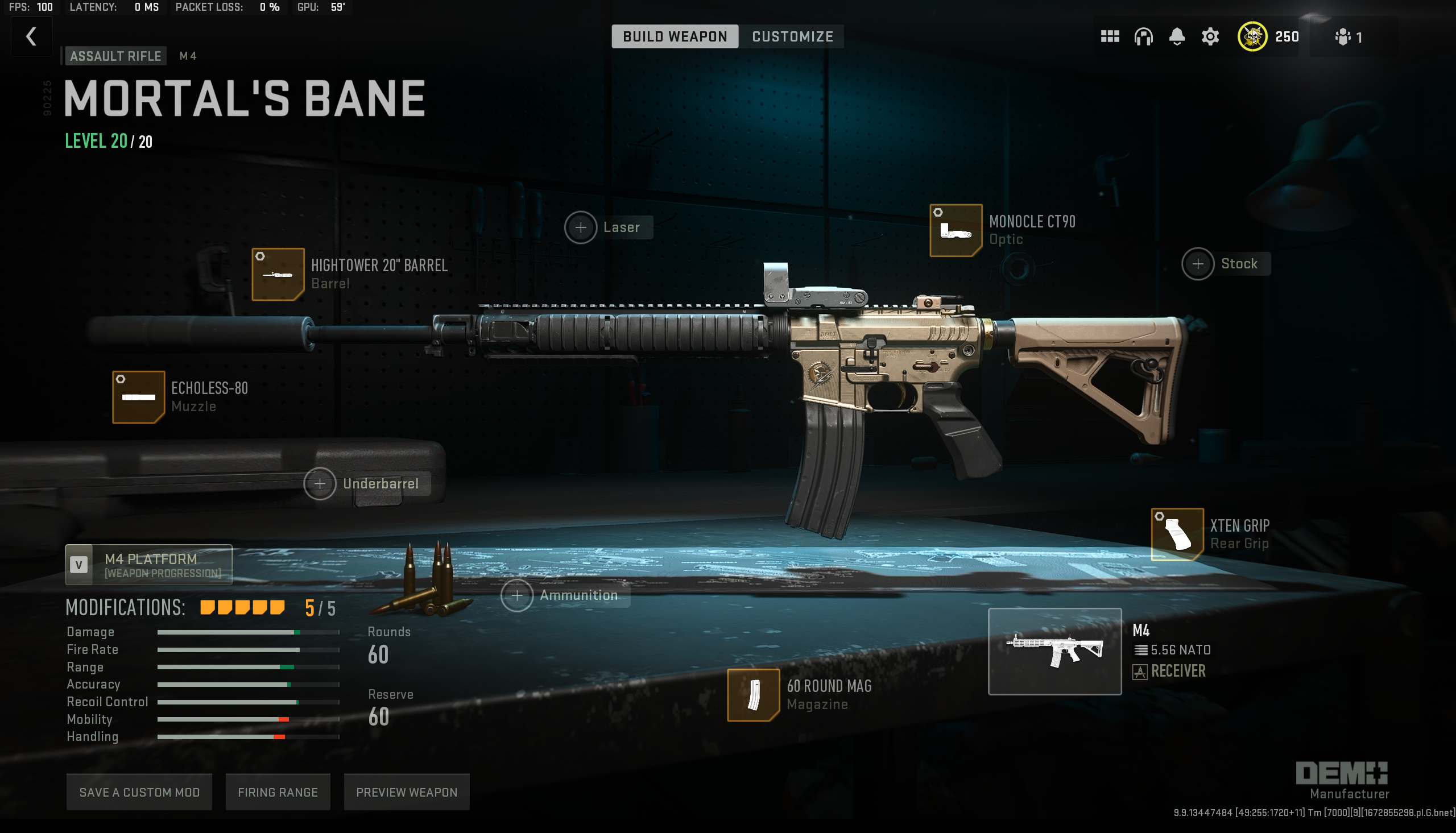Go back with the arrow button
This screenshot has width=1456, height=833.
(31, 36)
